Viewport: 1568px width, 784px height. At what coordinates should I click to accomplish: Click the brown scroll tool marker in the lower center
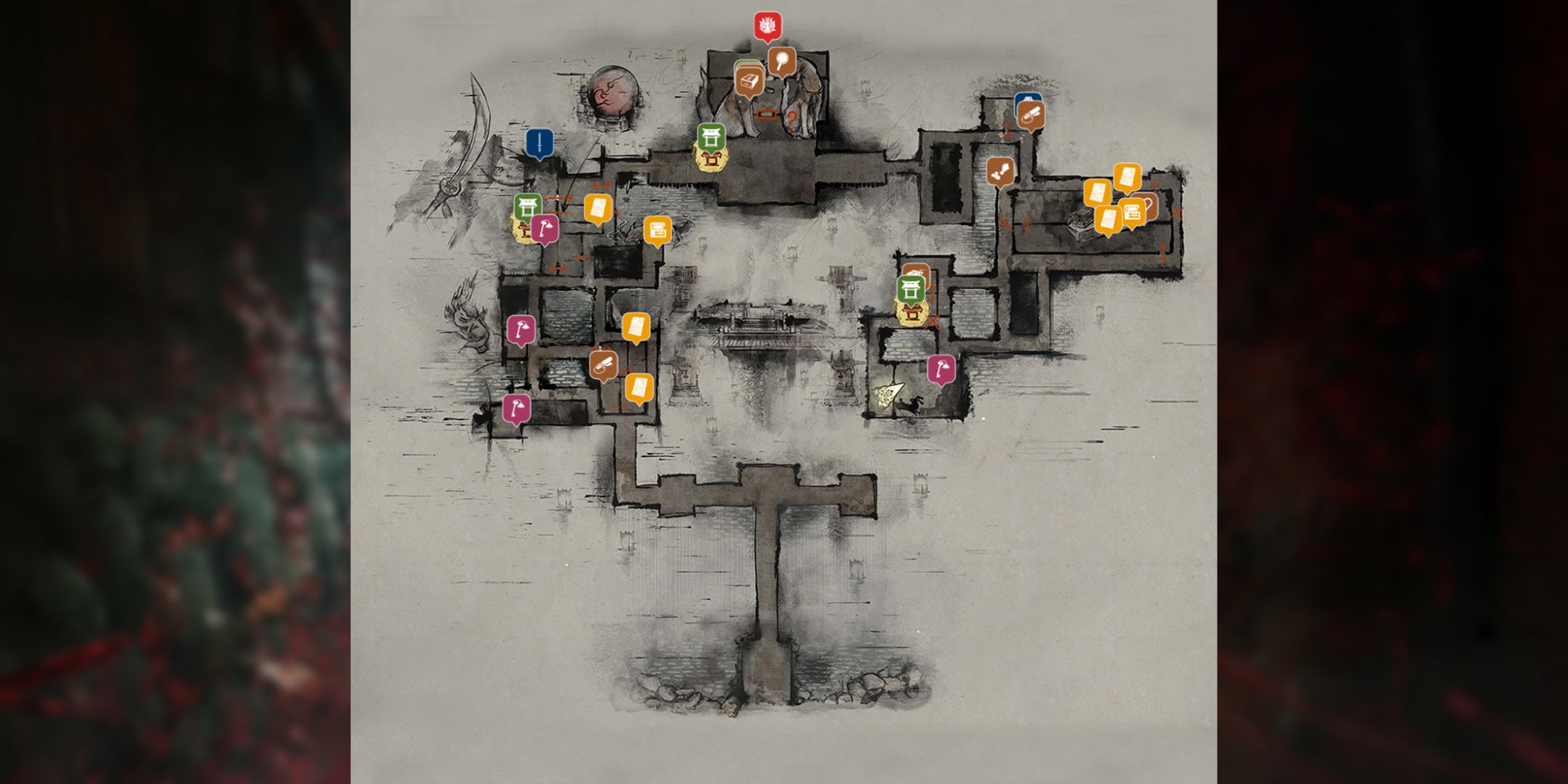(x=603, y=365)
